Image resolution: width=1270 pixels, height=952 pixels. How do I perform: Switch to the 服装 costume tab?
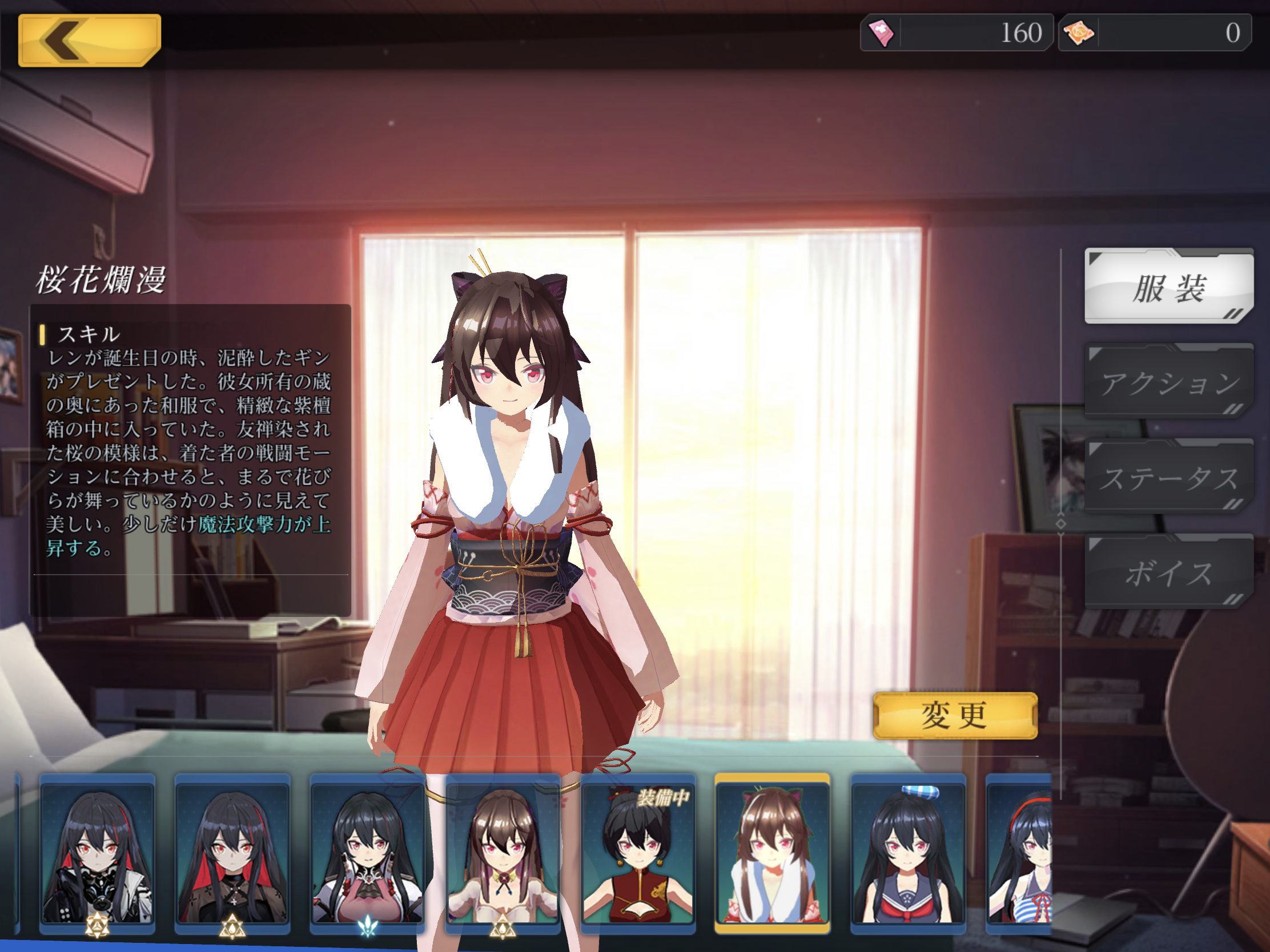(x=1168, y=287)
